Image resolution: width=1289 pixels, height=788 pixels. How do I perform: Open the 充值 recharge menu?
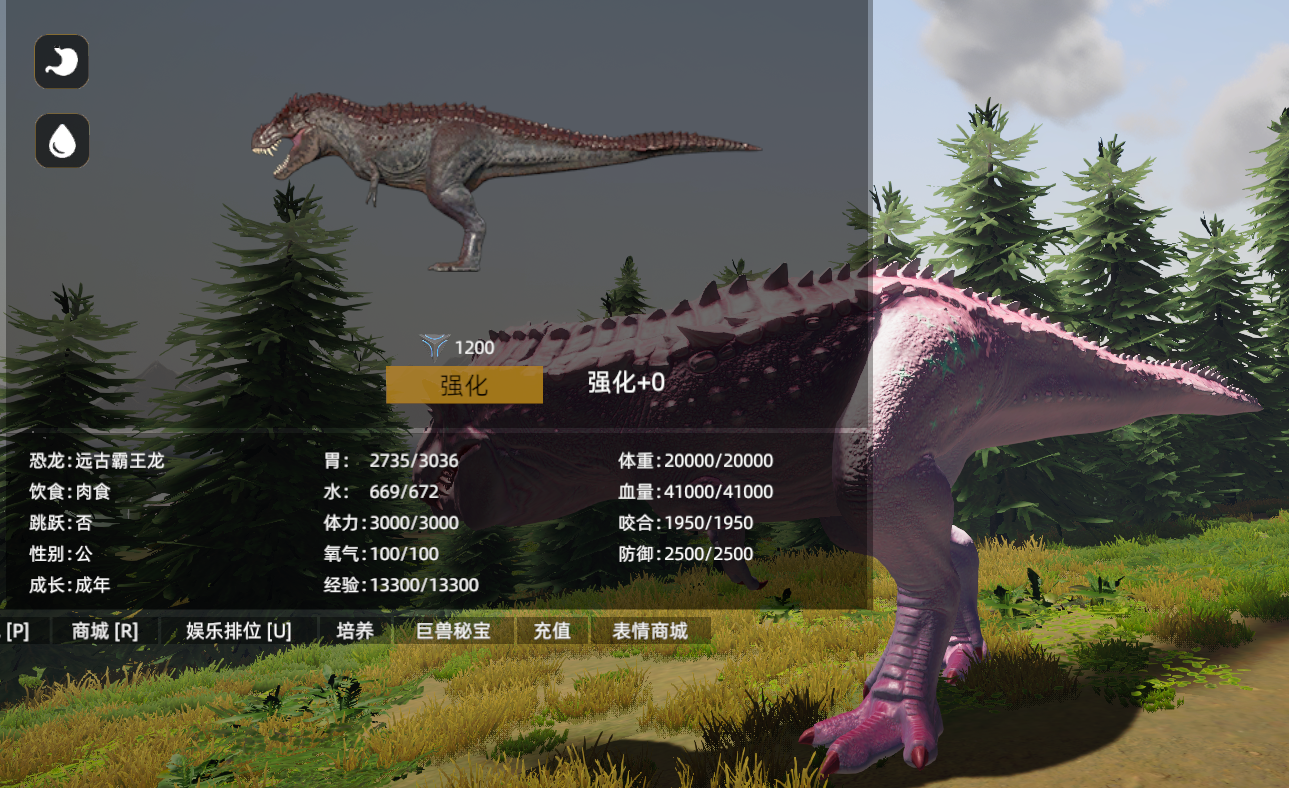(553, 631)
